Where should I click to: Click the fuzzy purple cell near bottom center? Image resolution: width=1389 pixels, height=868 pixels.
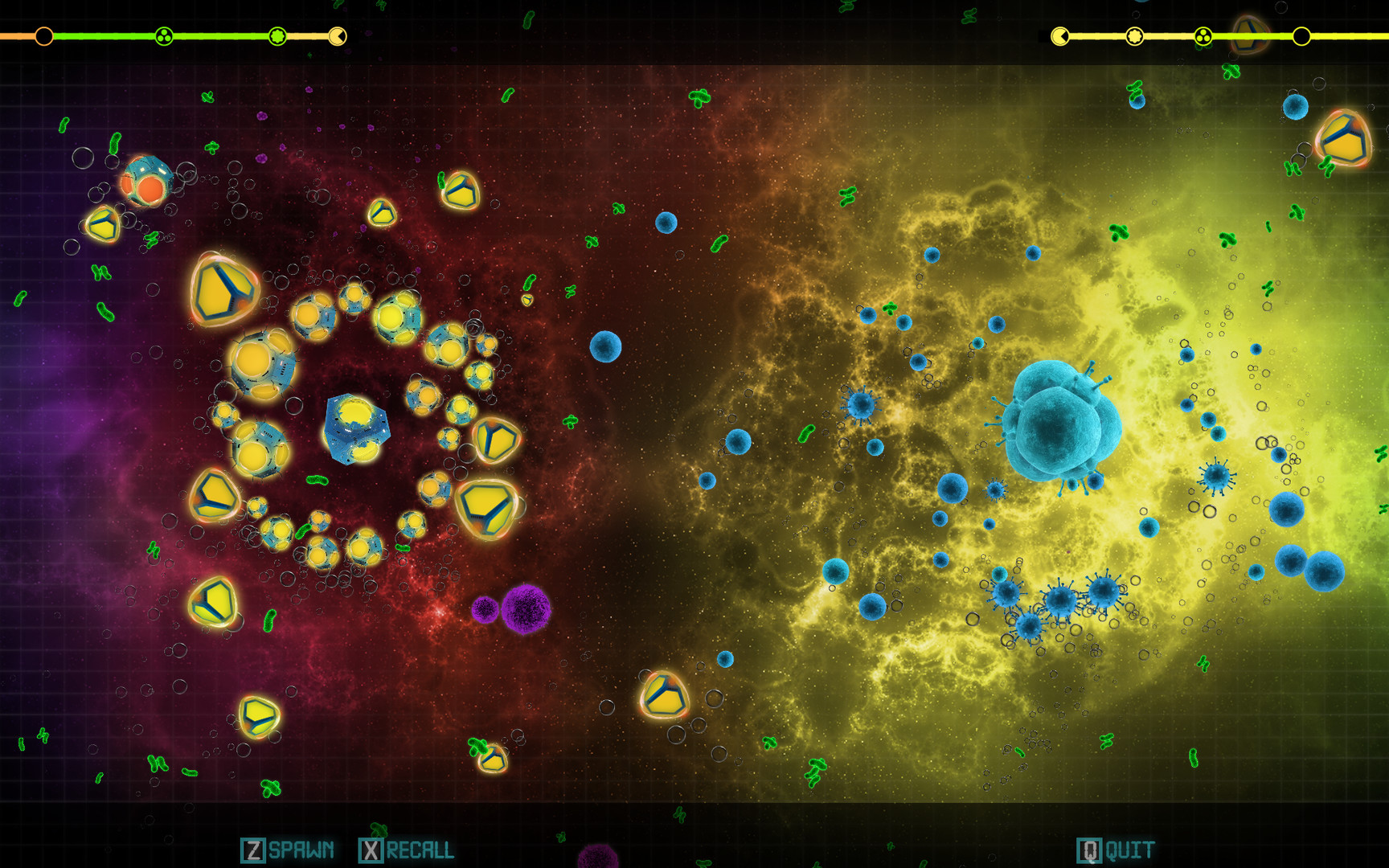527,607
